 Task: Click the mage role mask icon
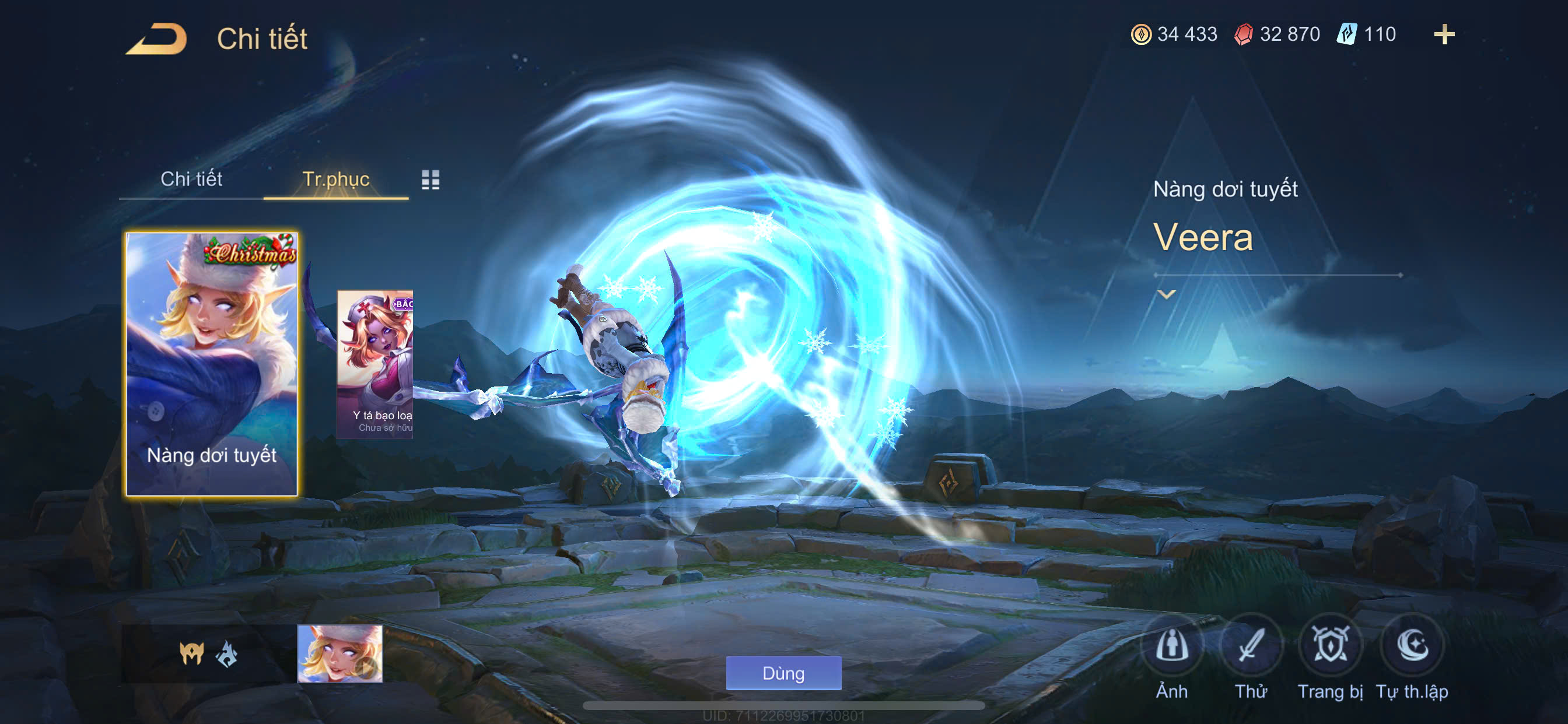tap(191, 654)
